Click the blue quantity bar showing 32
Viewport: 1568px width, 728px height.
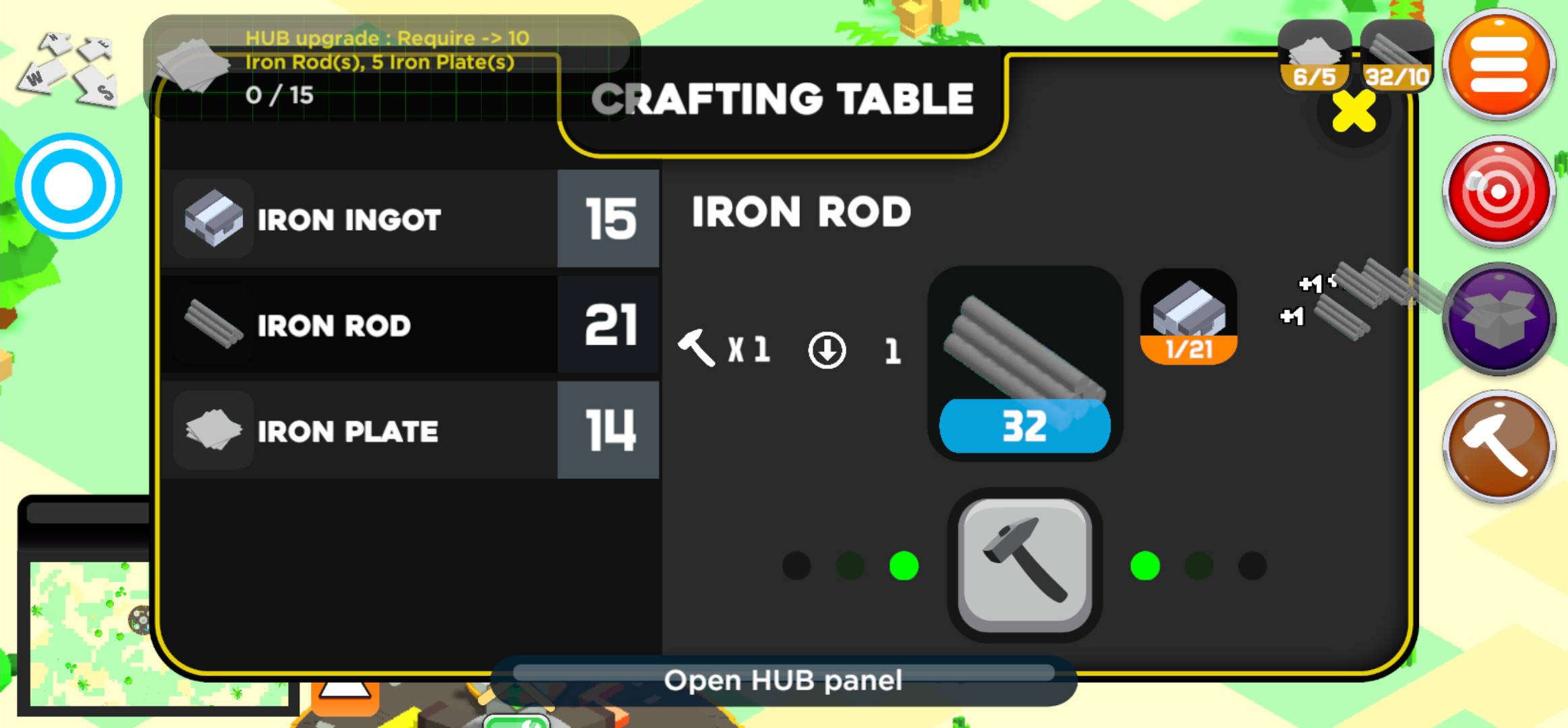tap(1025, 423)
